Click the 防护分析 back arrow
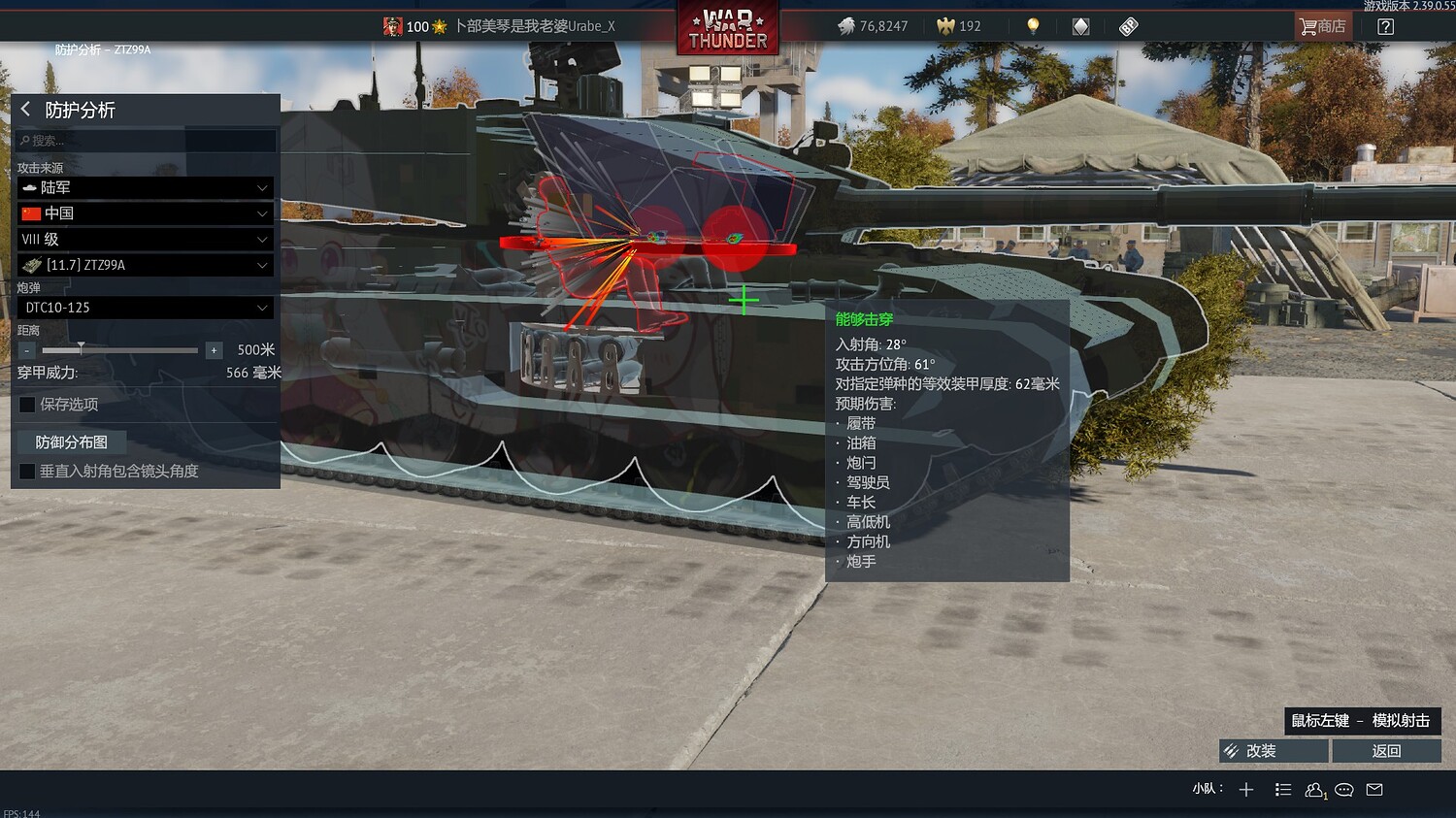Viewport: 1456px width, 818px height. (x=24, y=111)
